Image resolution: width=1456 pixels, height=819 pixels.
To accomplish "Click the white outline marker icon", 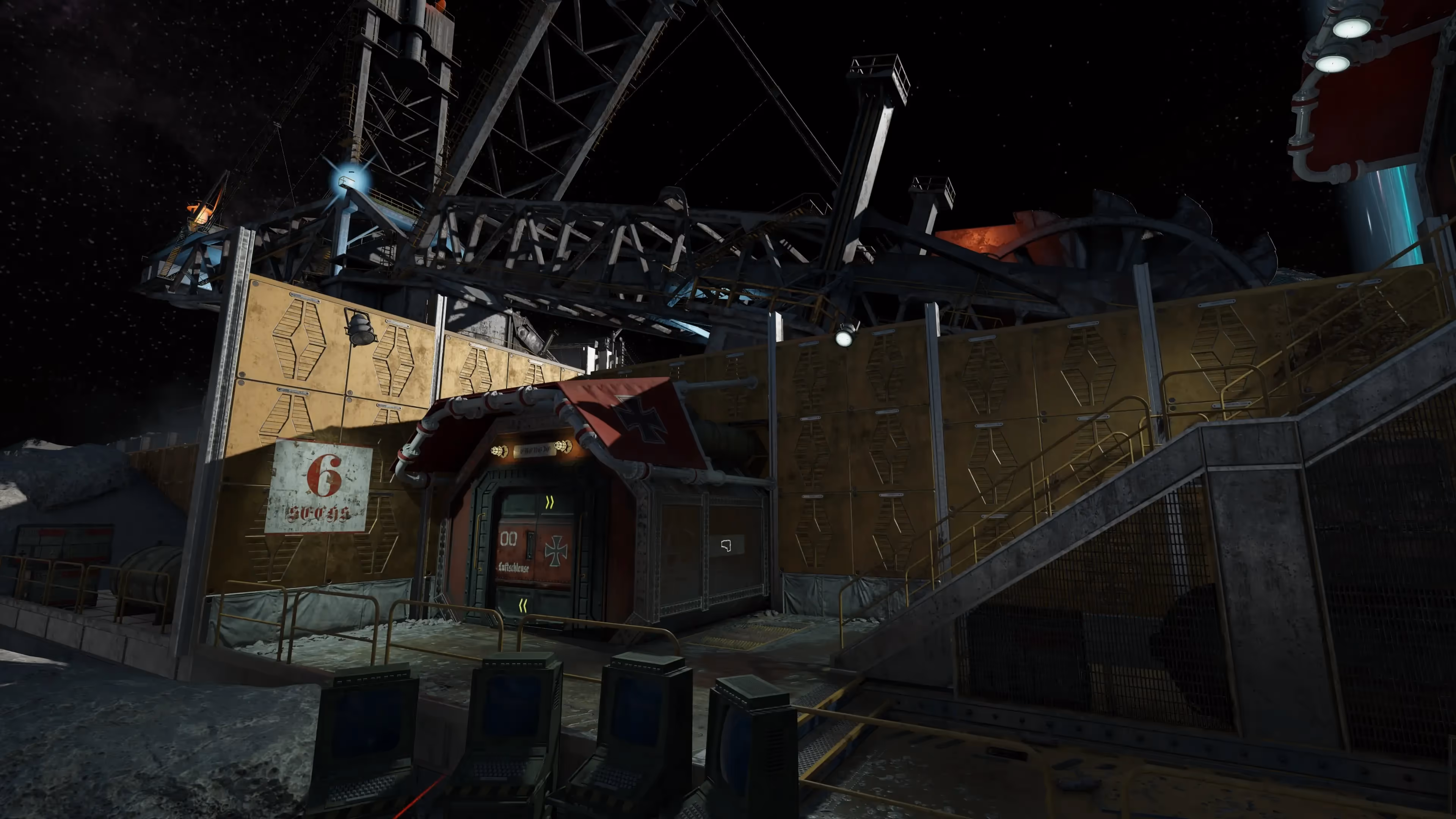I will pyautogui.click(x=726, y=546).
